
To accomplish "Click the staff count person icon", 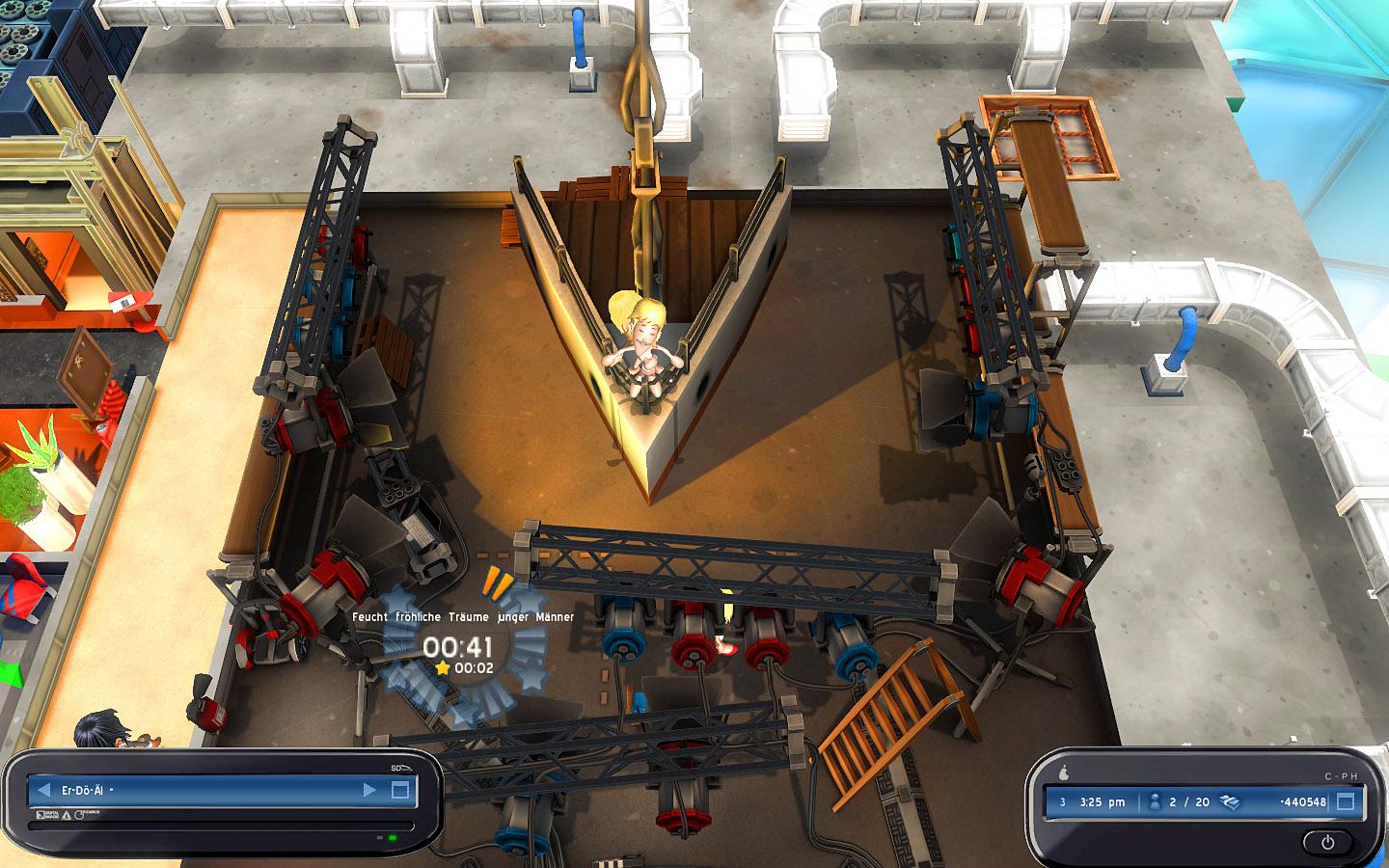I will 1155,801.
